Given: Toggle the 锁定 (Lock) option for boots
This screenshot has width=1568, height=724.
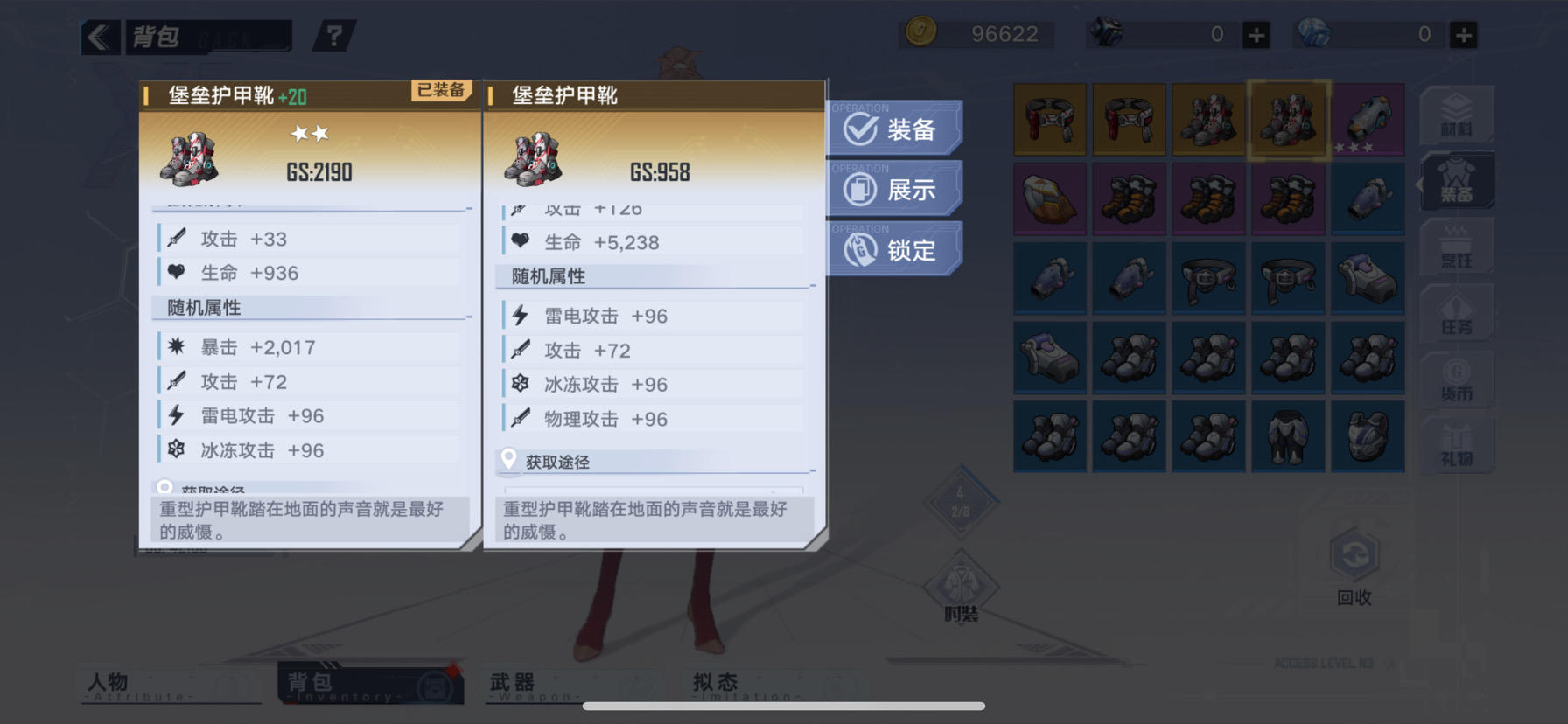Looking at the screenshot, I should point(894,249).
